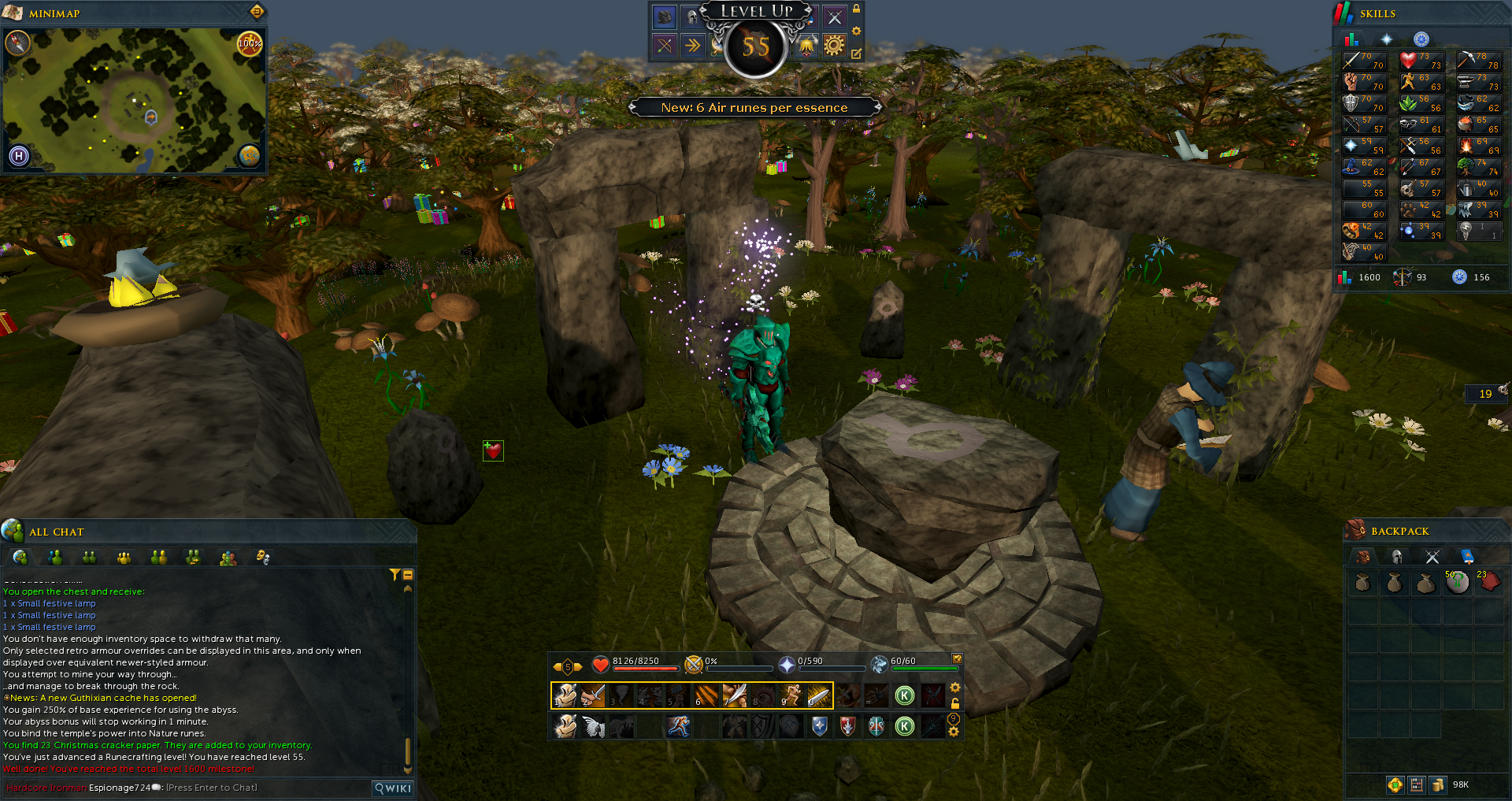The width and height of the screenshot is (1512, 801).
Task: Select the Christmas cracker paper stack
Action: 1488,582
